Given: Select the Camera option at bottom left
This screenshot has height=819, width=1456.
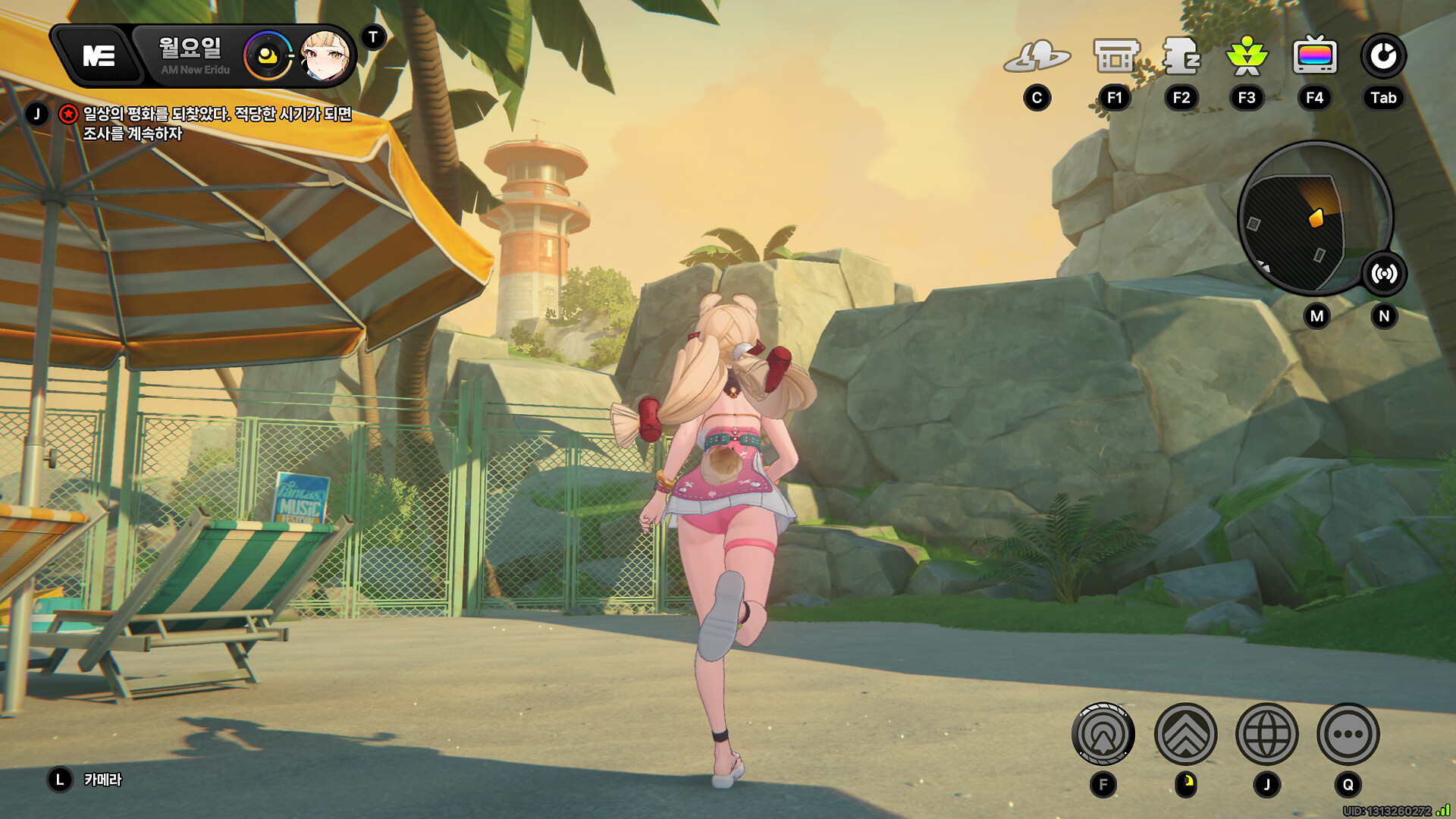Looking at the screenshot, I should [102, 780].
